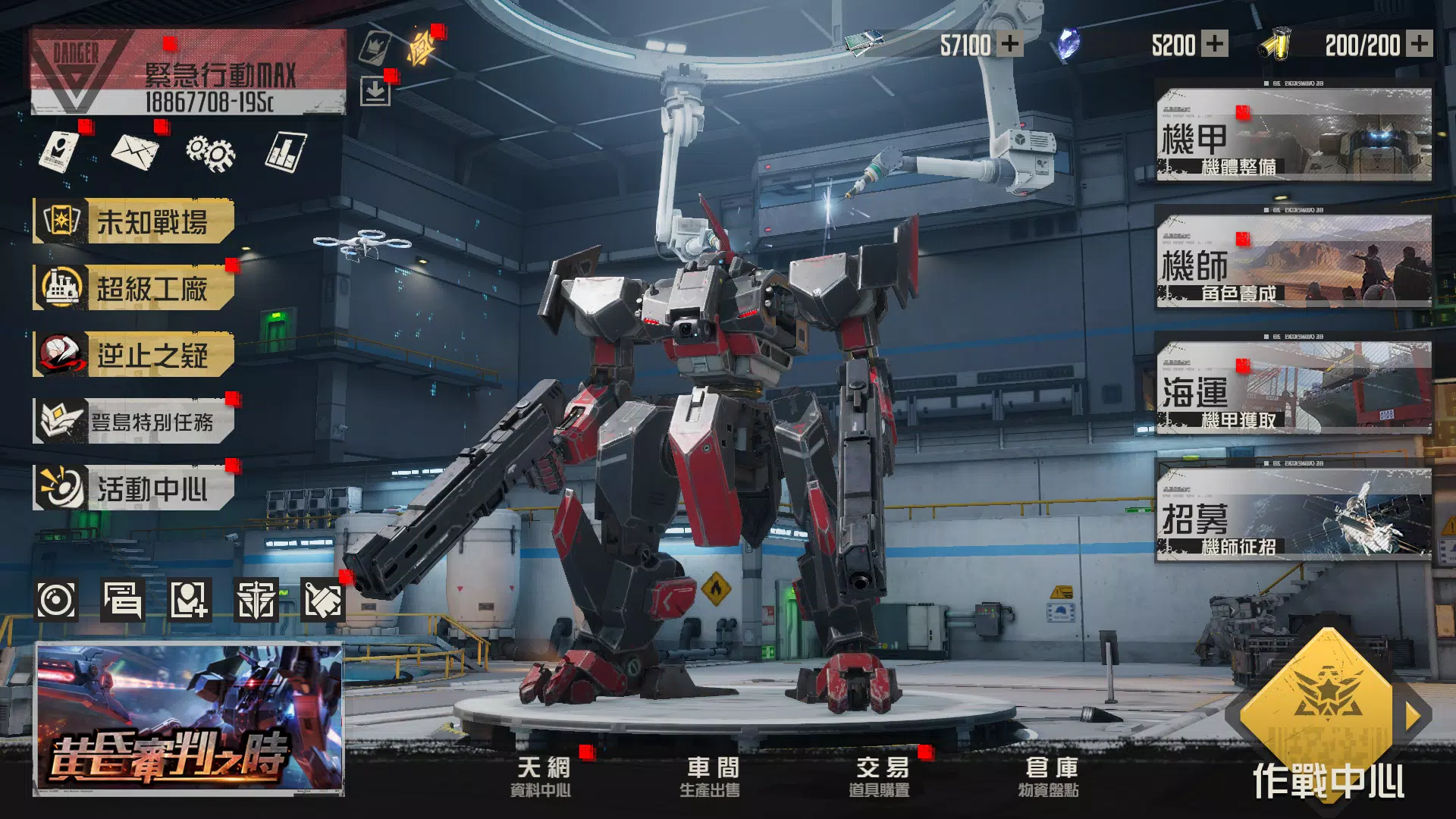Select the 逆止之疑 mode entry
Image resolution: width=1456 pixels, height=819 pixels.
[x=134, y=355]
